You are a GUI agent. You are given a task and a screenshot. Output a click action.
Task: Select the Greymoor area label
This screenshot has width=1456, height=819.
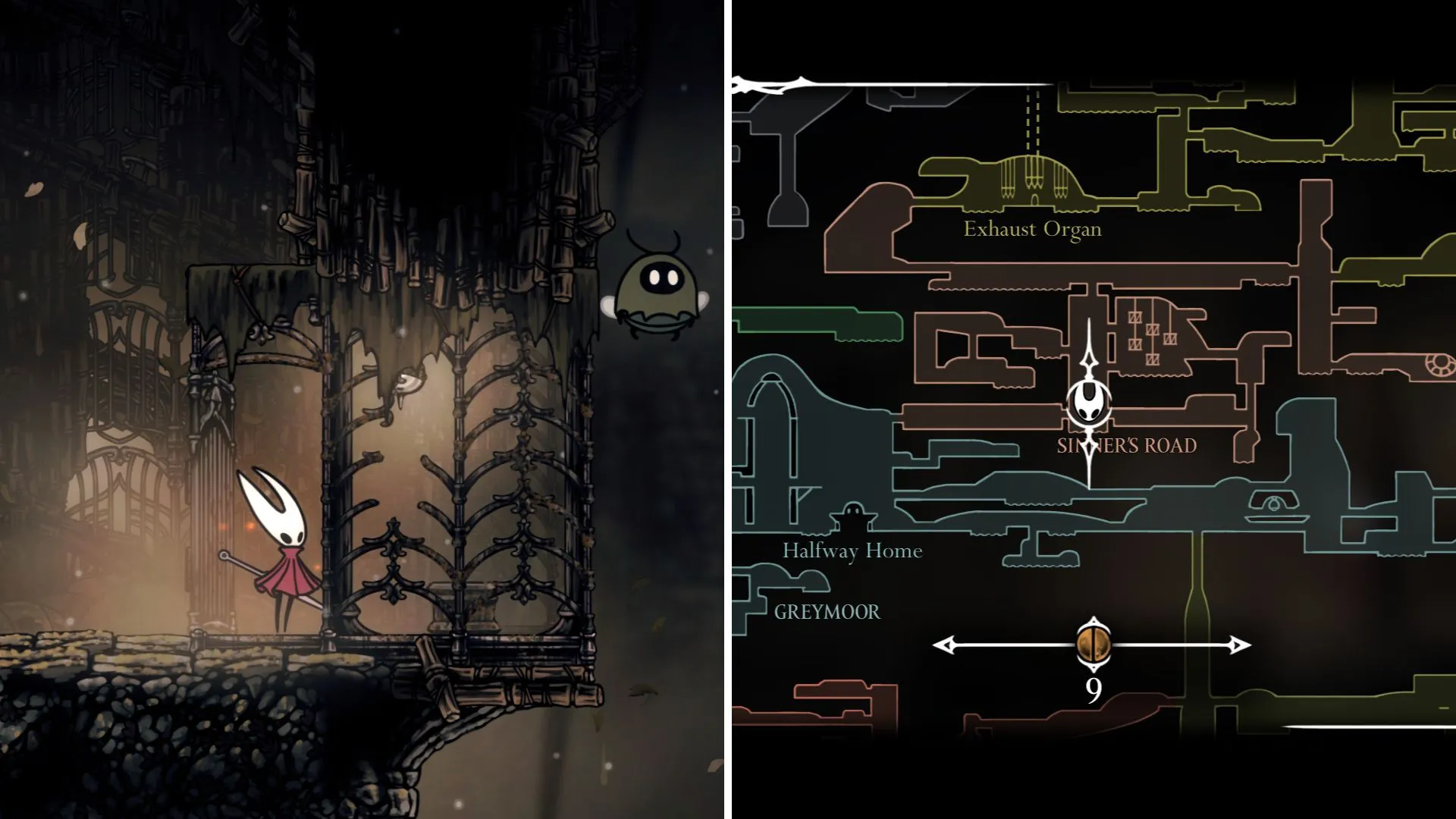click(827, 612)
